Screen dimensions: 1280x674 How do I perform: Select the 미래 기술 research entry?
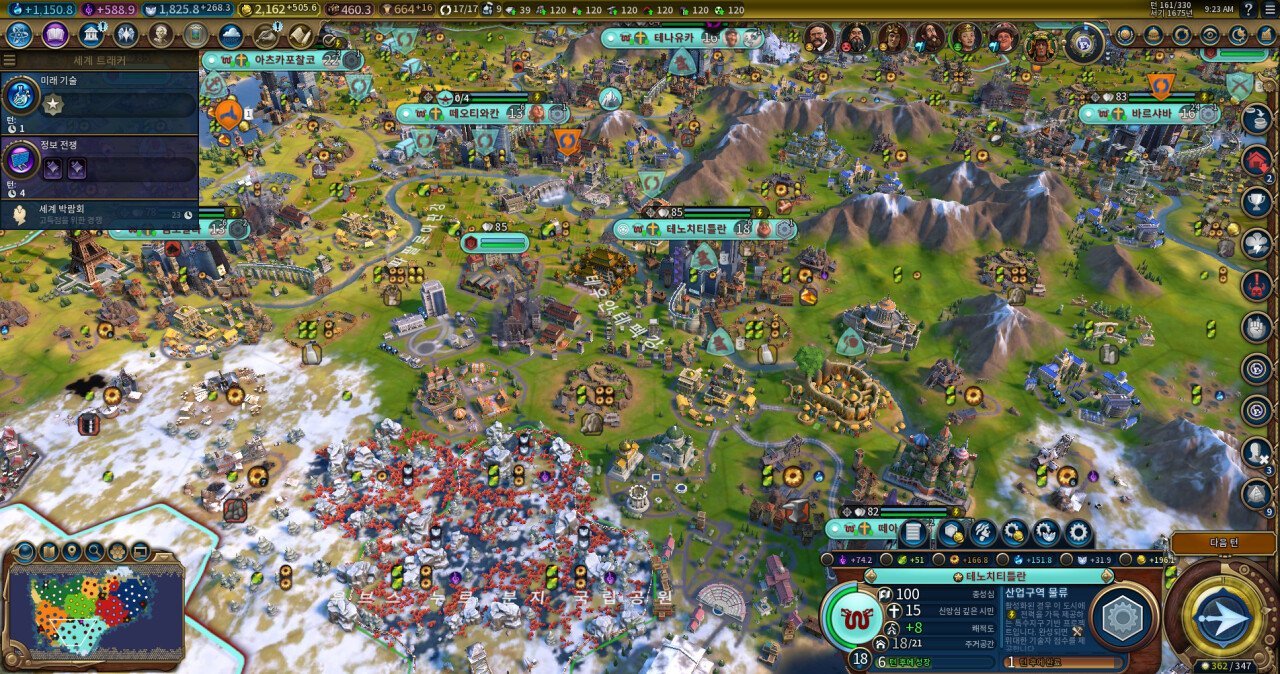click(98, 98)
